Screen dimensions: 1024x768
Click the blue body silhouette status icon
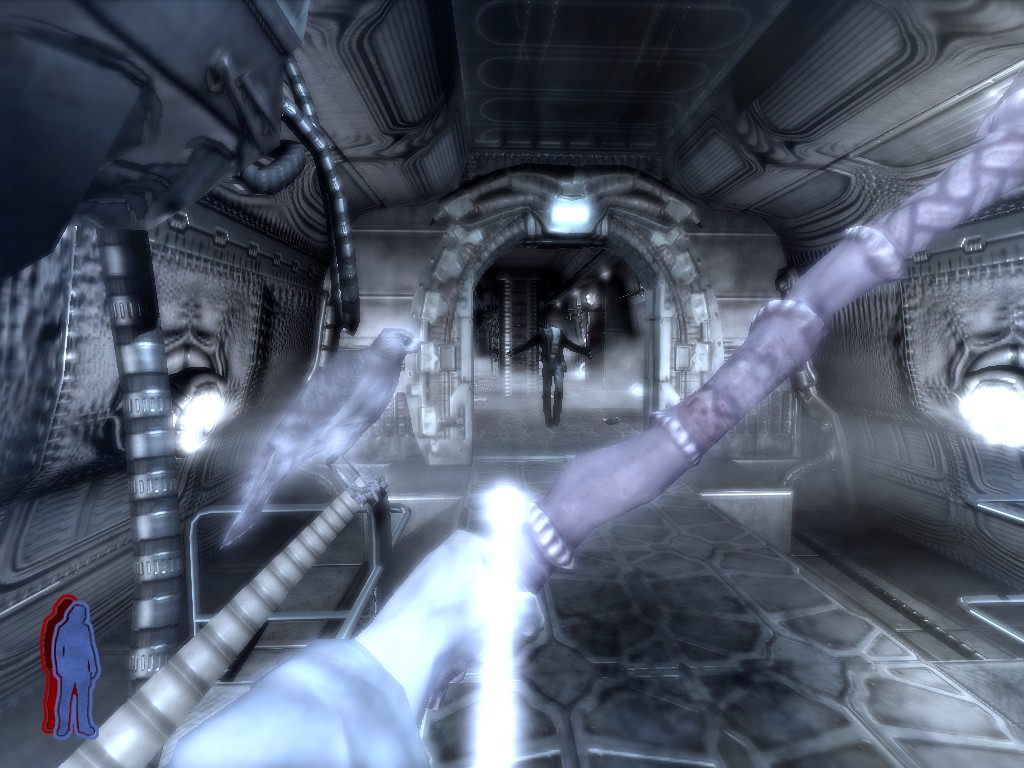tap(74, 667)
